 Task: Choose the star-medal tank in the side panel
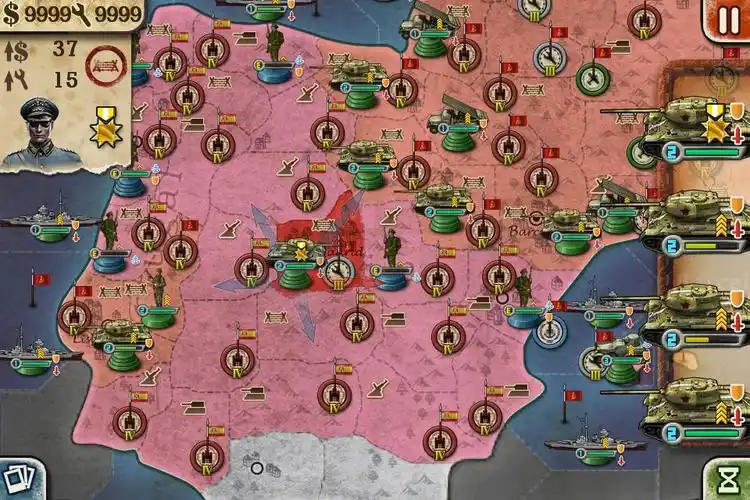pos(692,128)
